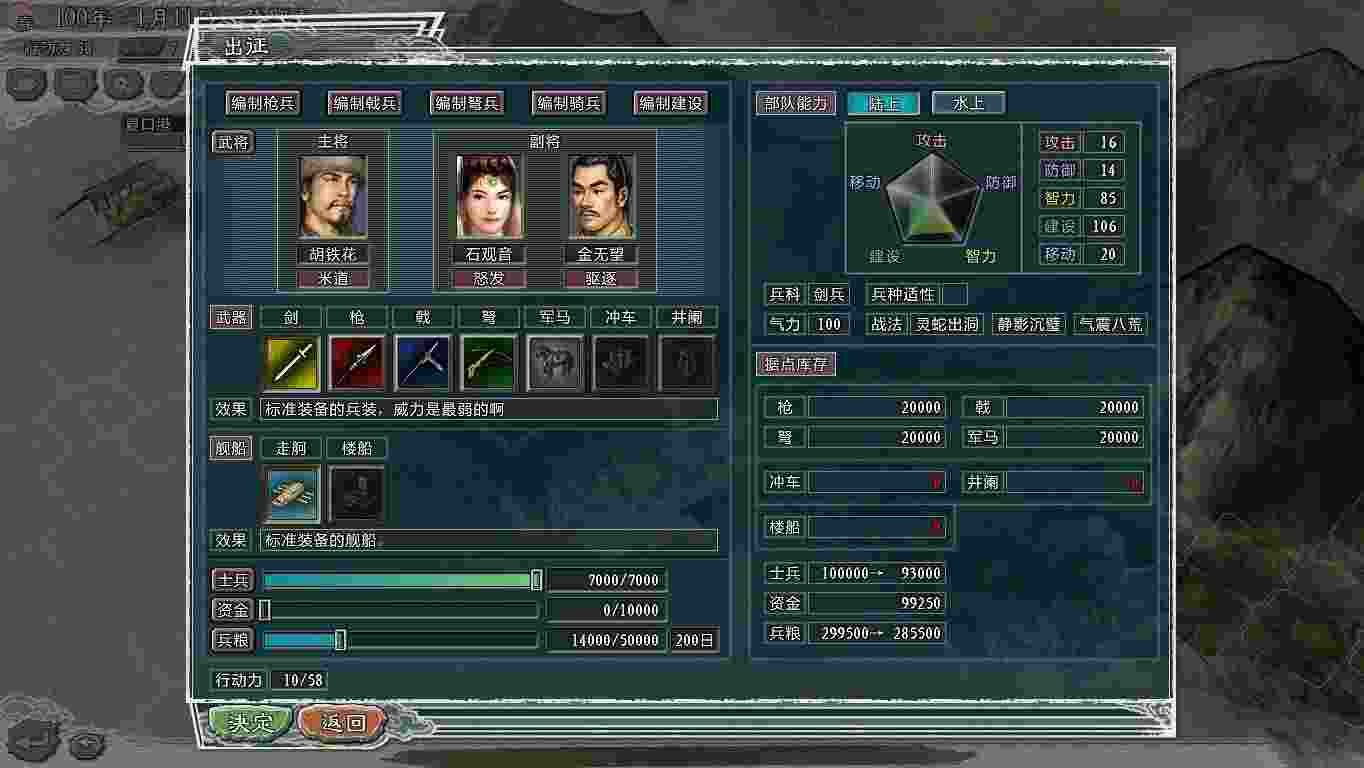Equip the spear weapon icon
The image size is (1364, 768).
click(x=357, y=363)
